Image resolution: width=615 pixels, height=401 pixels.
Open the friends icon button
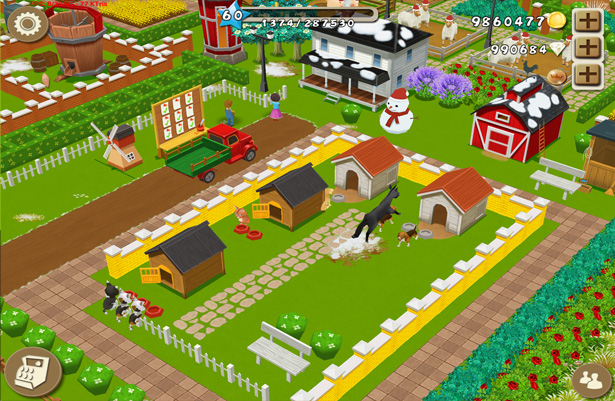[x=590, y=381]
